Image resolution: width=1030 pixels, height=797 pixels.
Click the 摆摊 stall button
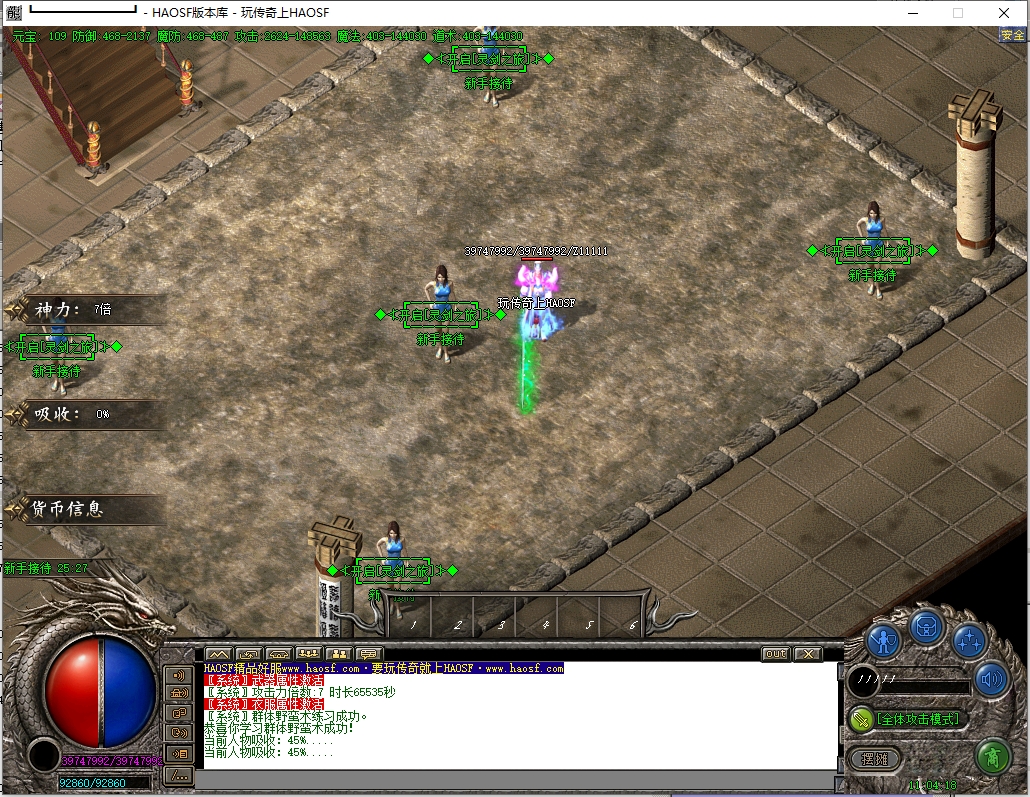874,759
